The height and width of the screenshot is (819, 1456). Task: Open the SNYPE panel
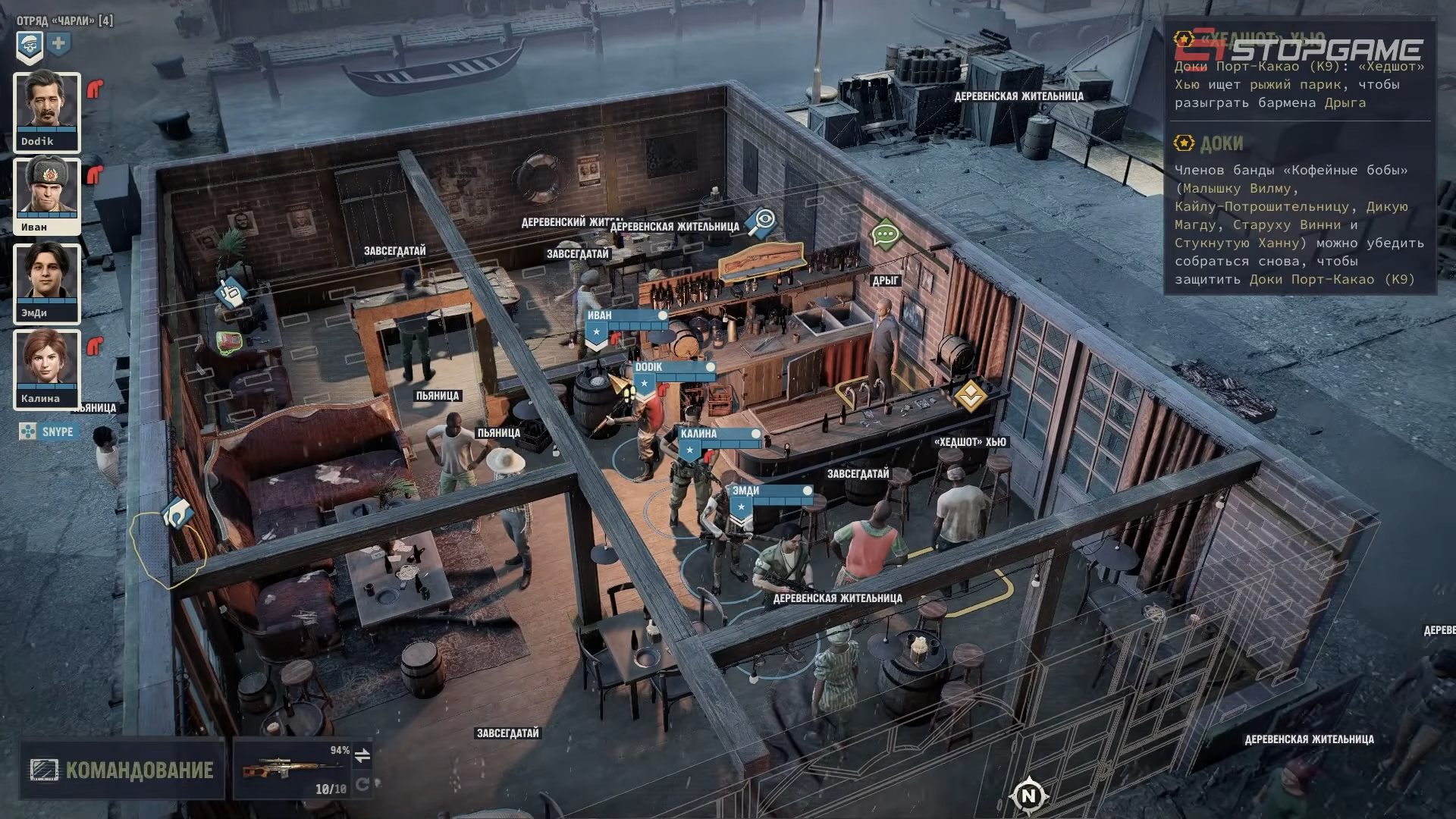click(x=49, y=431)
